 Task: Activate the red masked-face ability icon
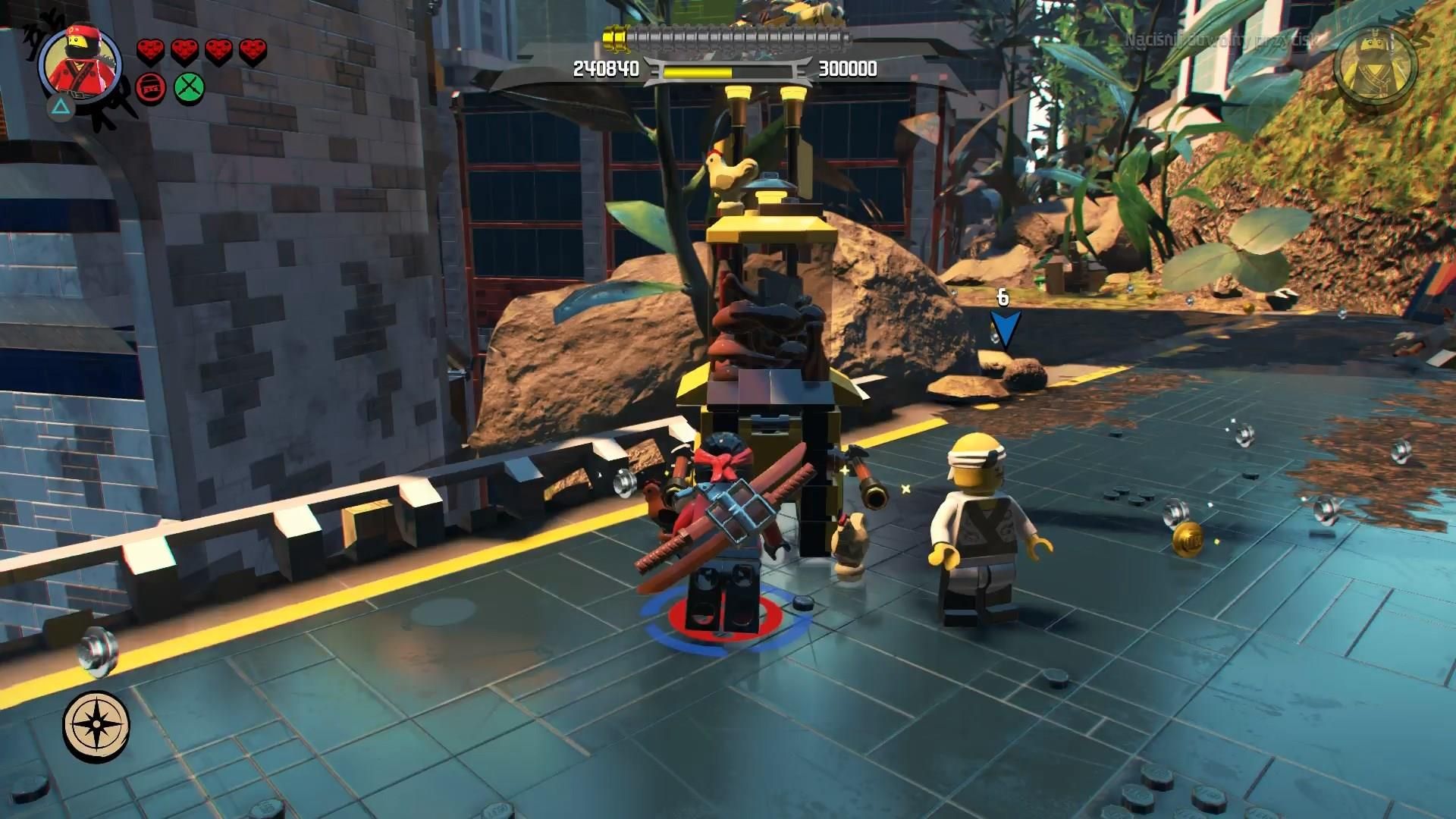pos(151,89)
